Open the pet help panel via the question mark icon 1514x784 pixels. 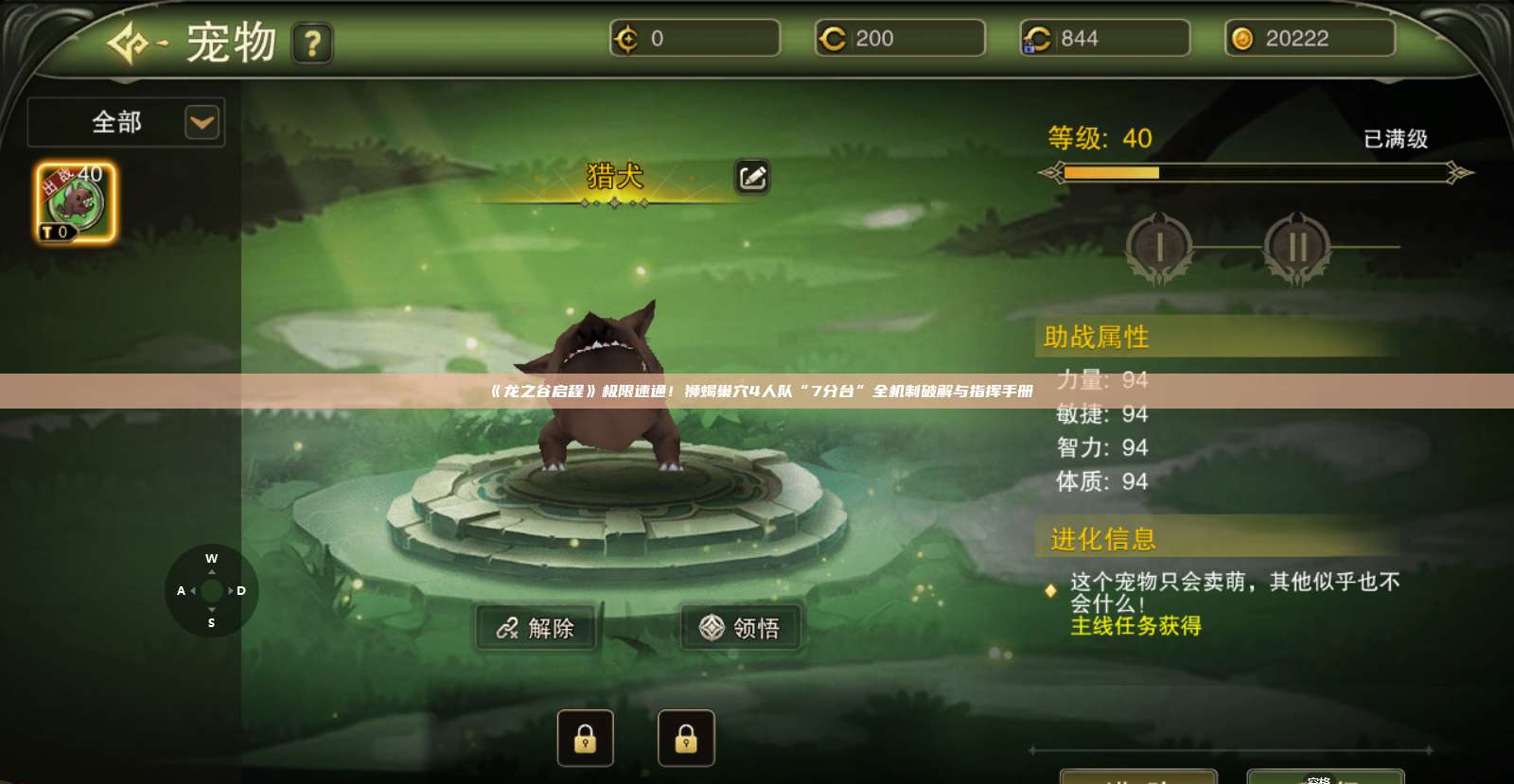(x=313, y=44)
